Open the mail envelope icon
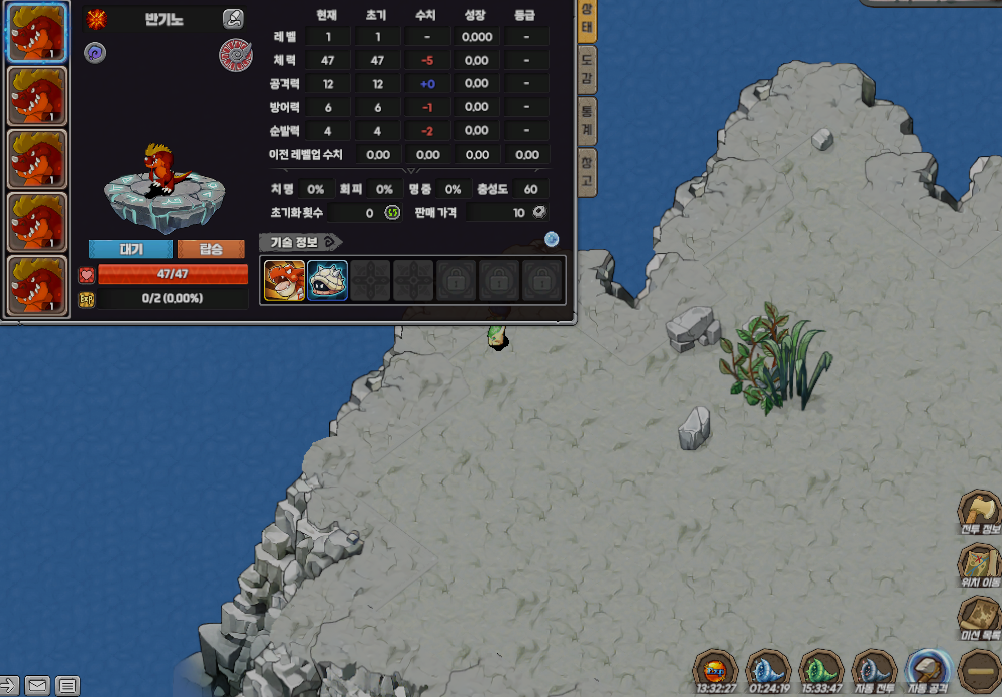Viewport: 1002px width, 697px height. pyautogui.click(x=37, y=686)
